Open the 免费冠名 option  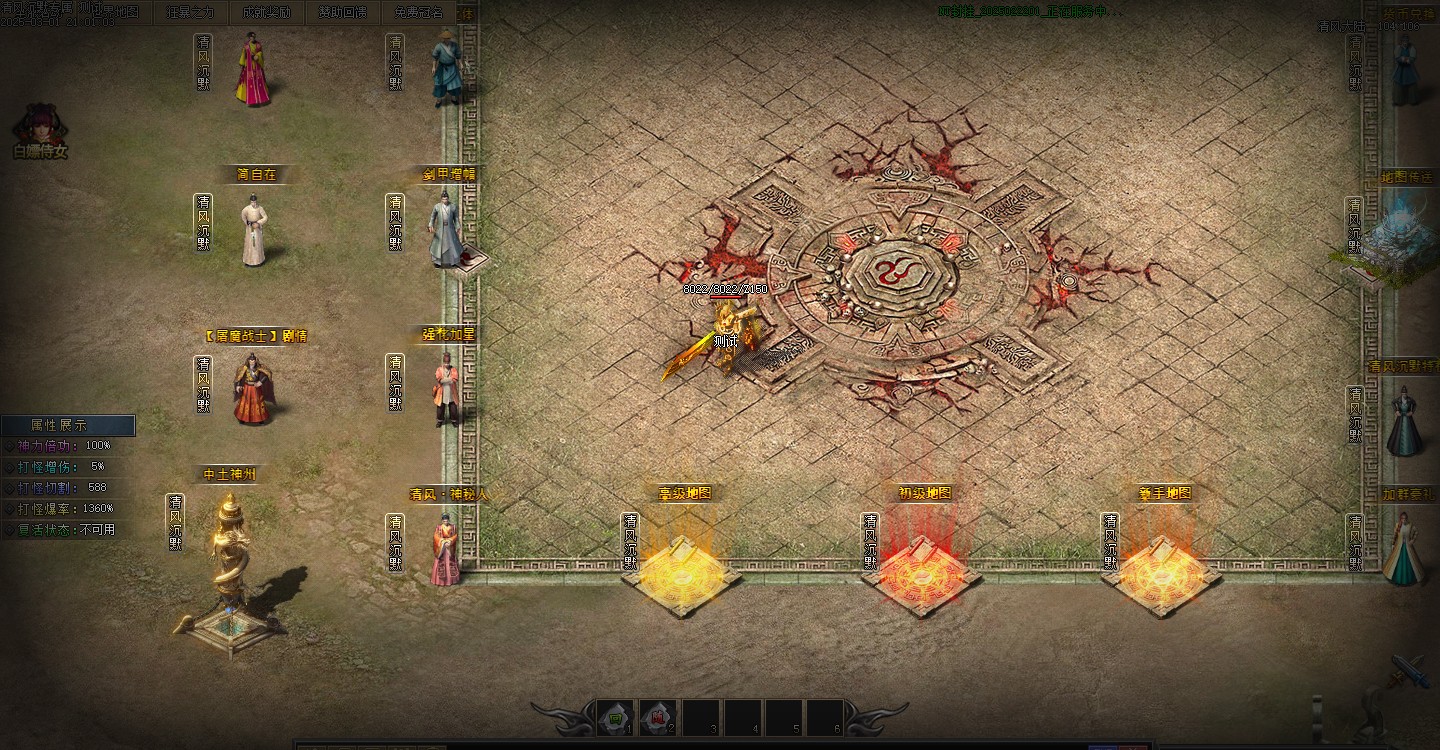pyautogui.click(x=418, y=12)
